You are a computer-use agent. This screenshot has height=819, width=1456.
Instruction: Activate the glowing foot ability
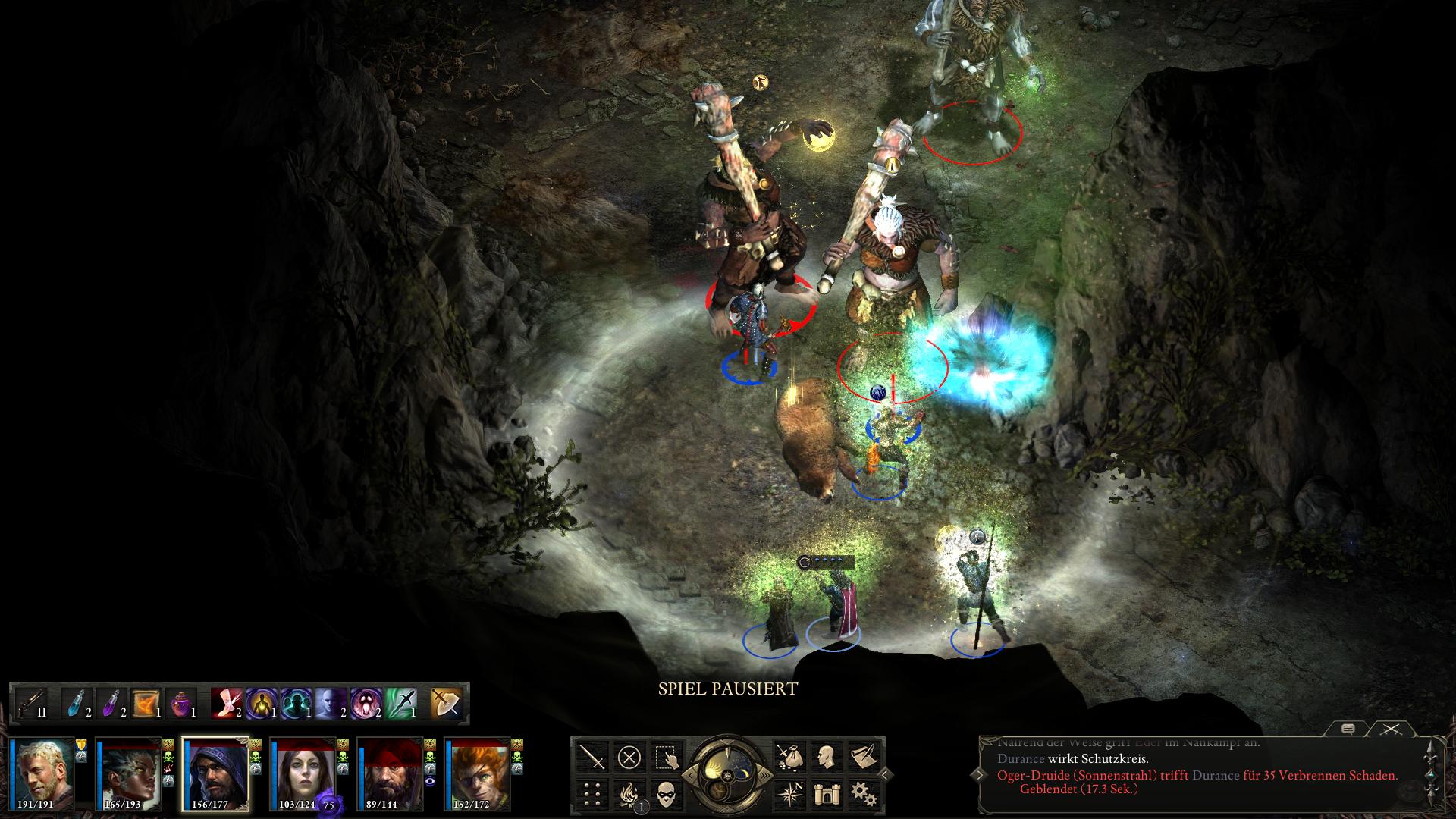pyautogui.click(x=226, y=703)
